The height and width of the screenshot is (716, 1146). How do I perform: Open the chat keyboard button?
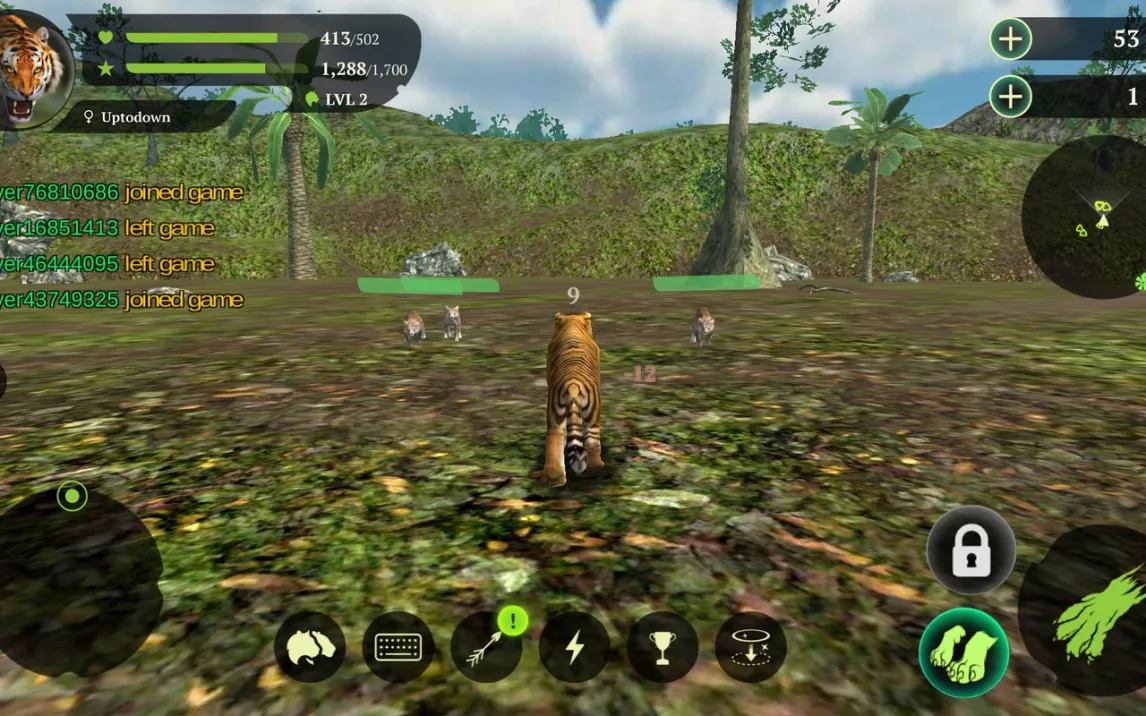pos(398,647)
